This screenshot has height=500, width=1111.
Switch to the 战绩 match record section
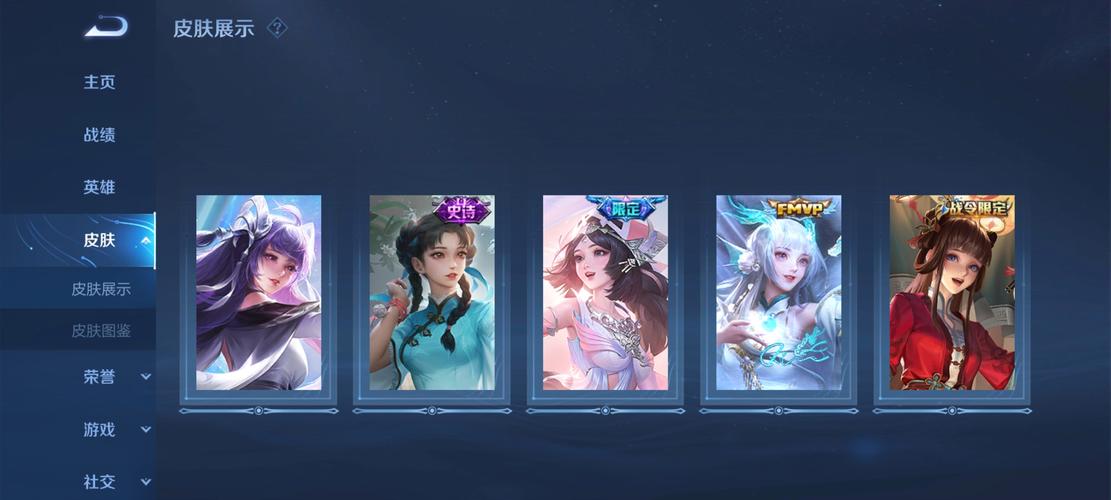pyautogui.click(x=99, y=135)
